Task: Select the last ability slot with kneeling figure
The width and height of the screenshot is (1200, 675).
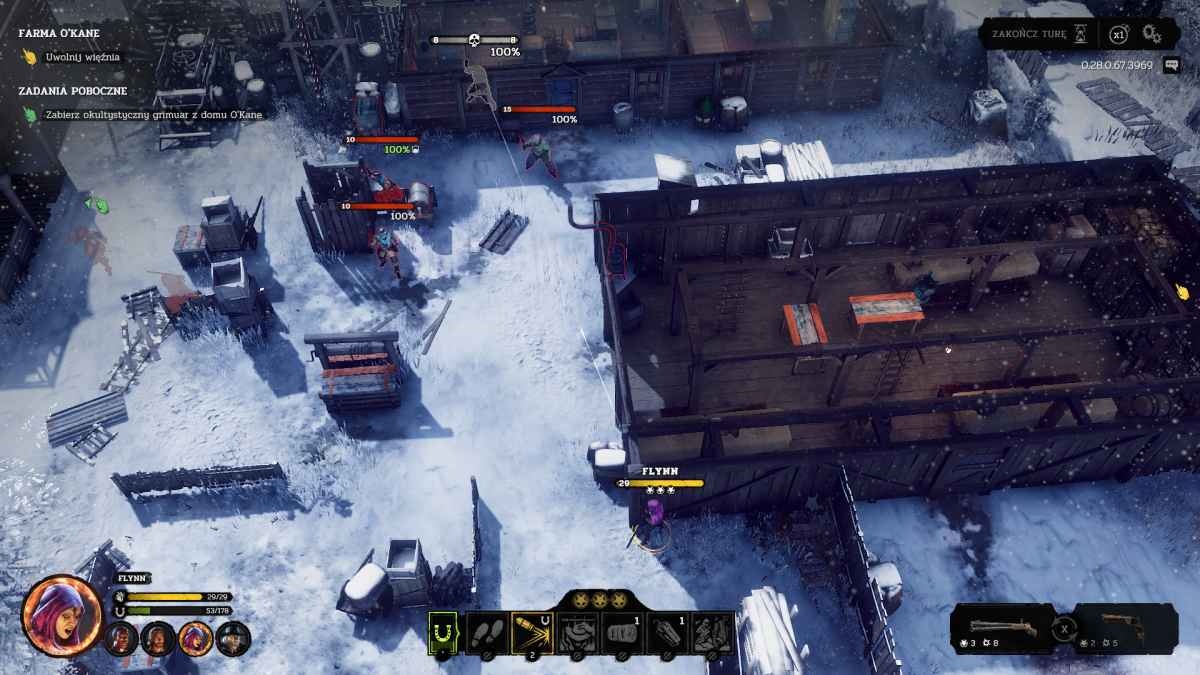Action: tap(714, 633)
